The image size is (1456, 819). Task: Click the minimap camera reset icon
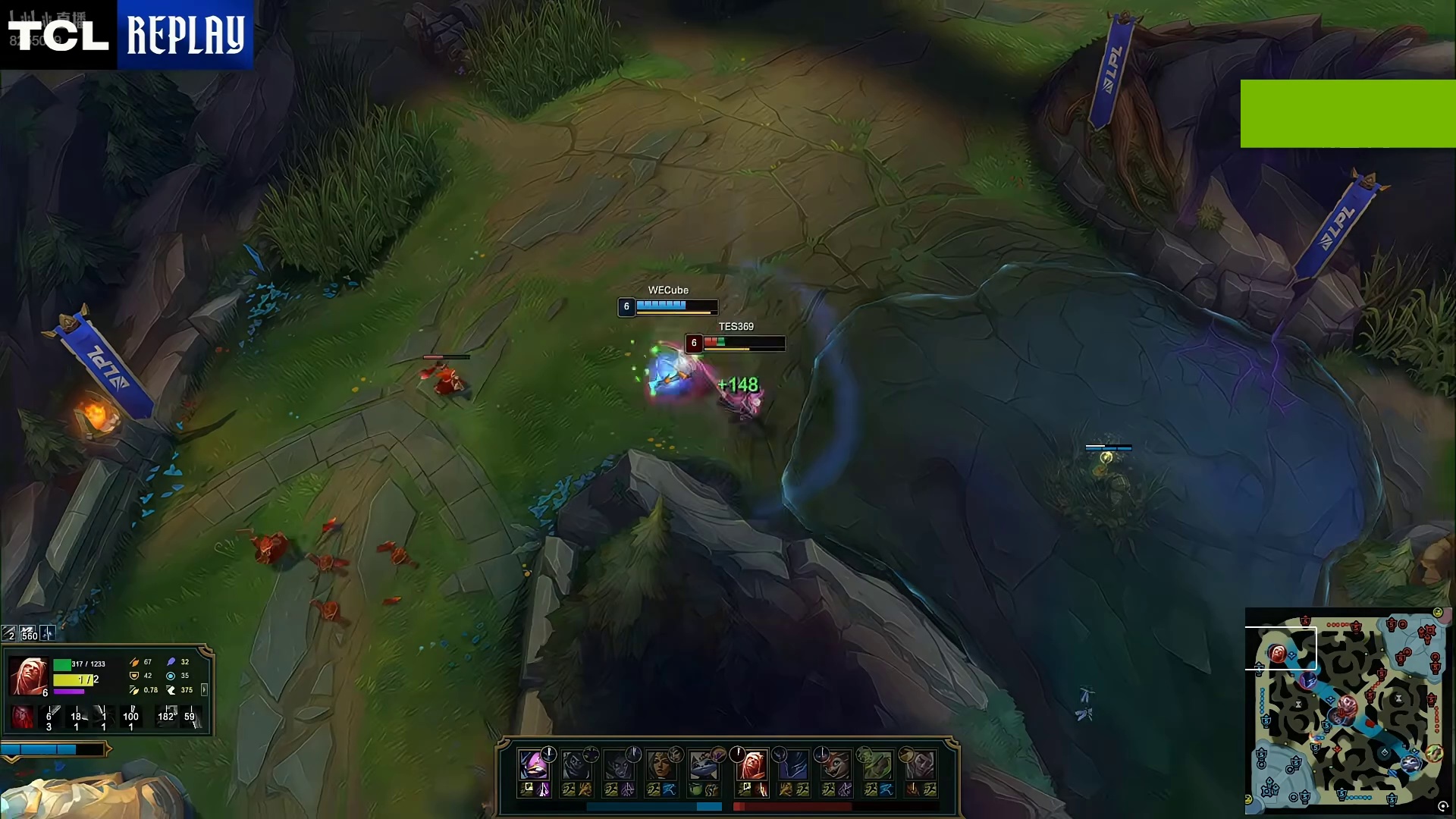(1442, 806)
